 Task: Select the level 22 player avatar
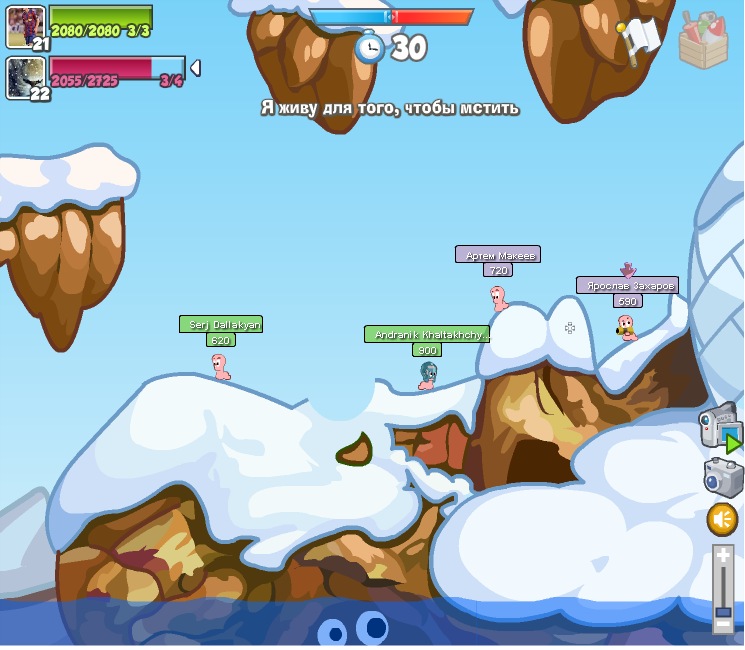(x=25, y=78)
